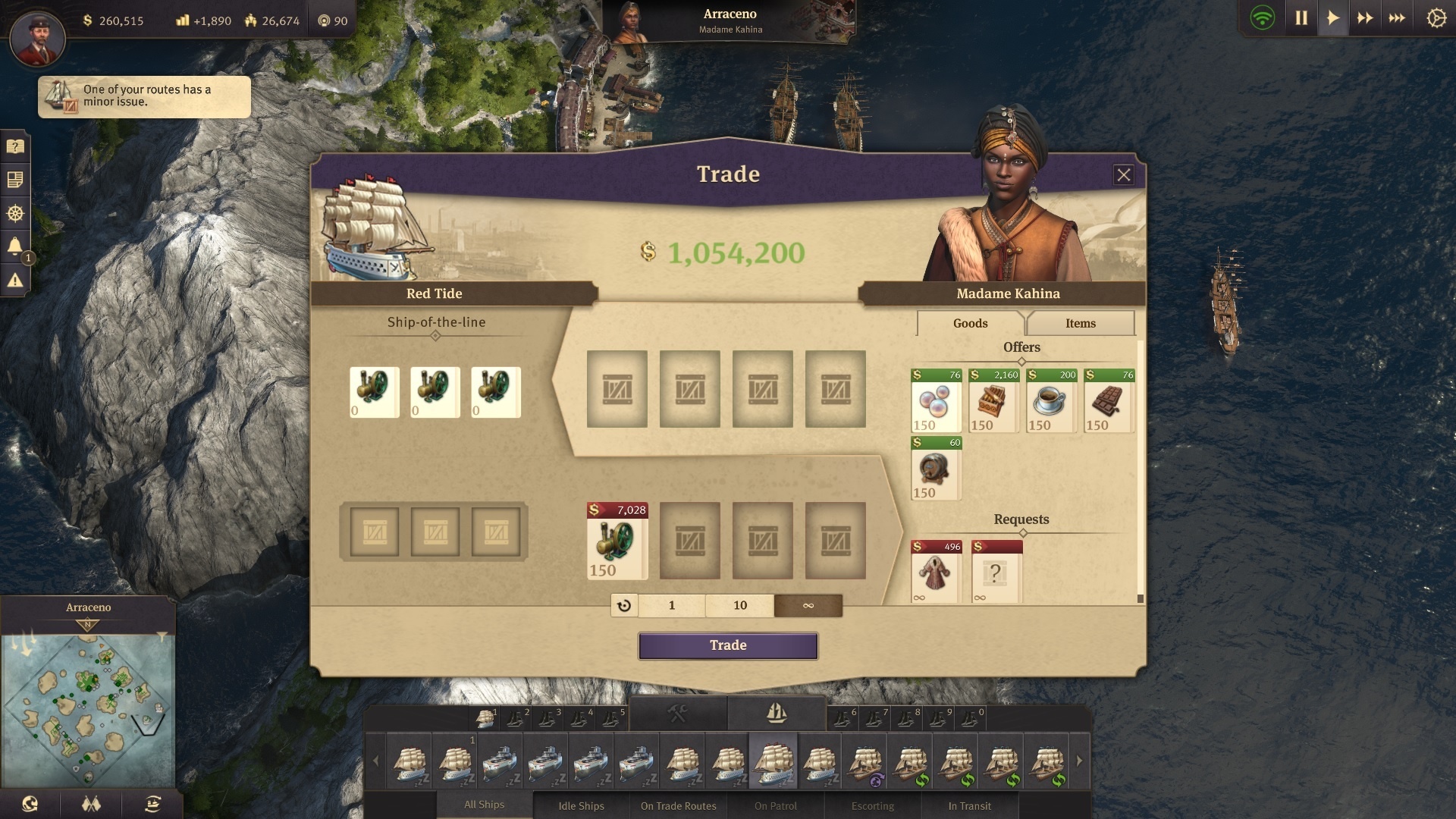
Task: Select the pearls offer
Action: tap(936, 401)
